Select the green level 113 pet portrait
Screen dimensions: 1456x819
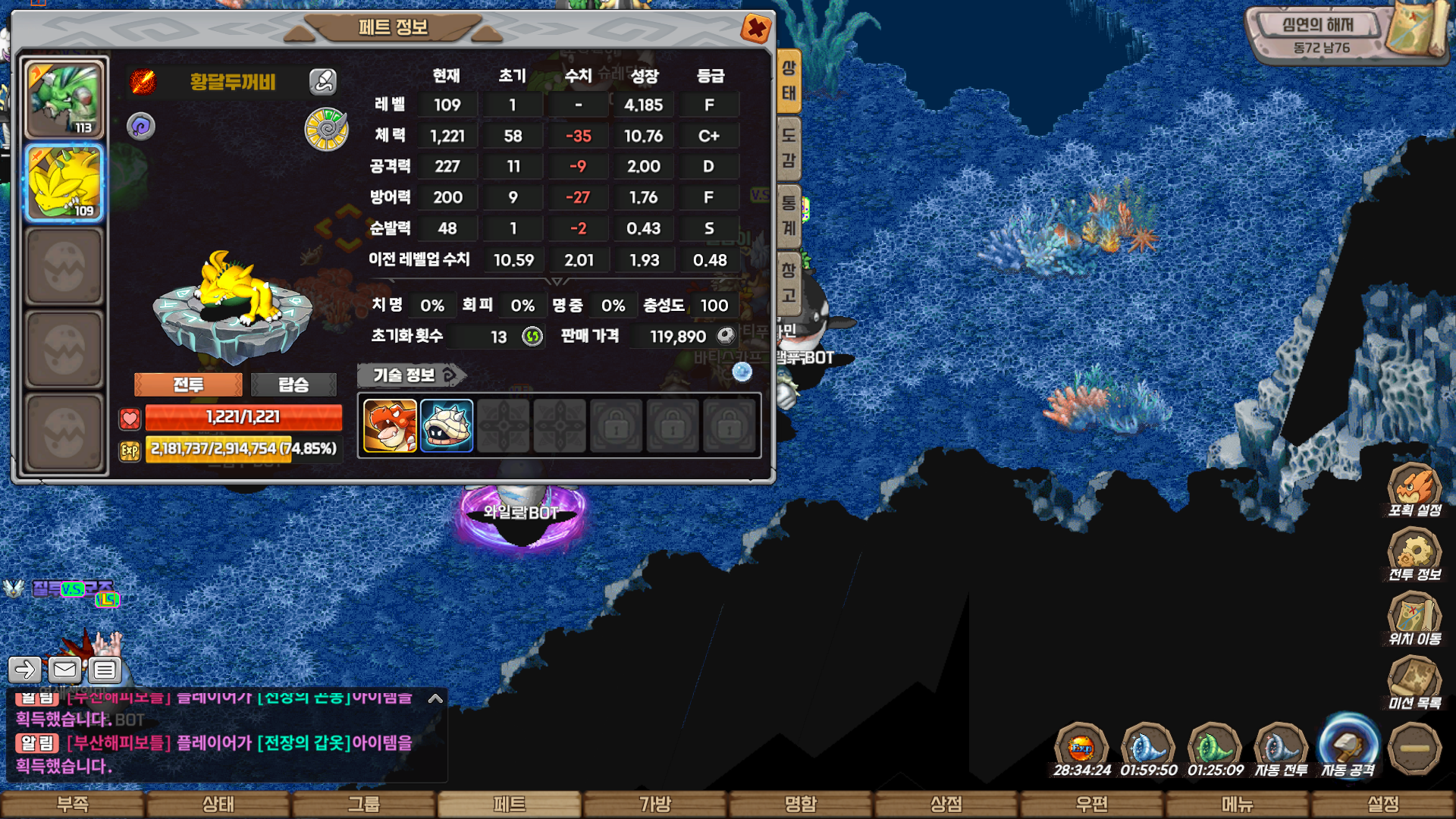(x=64, y=99)
